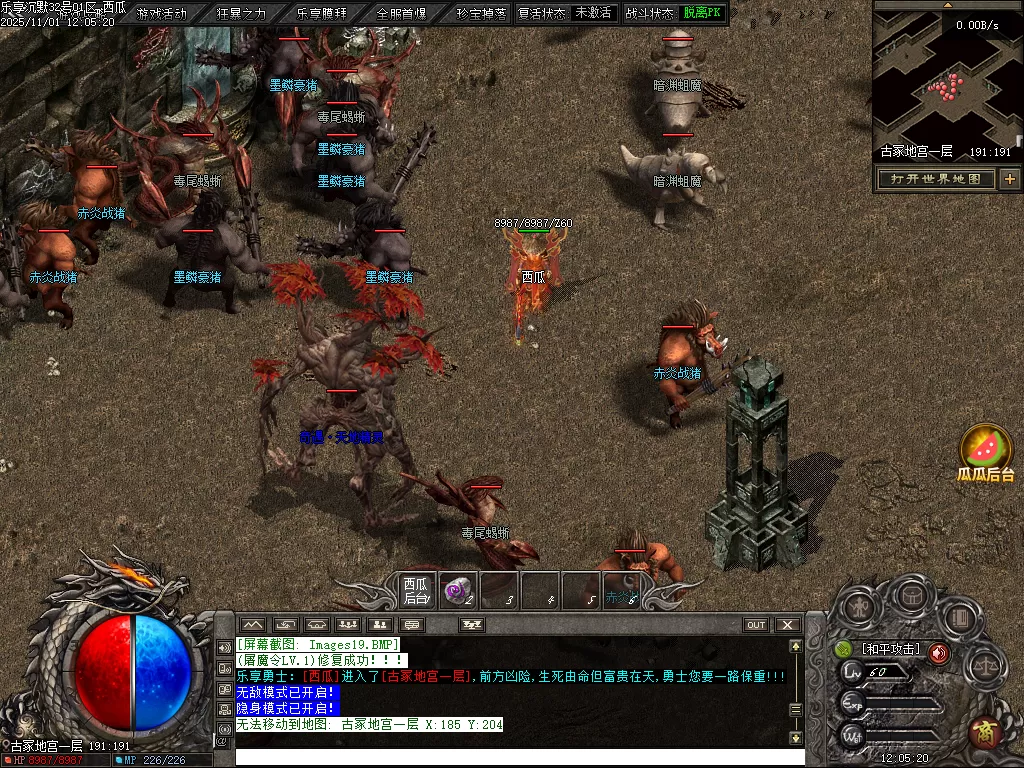
Task: Select the 西瓜后台 hotbar slot
Action: tap(416, 590)
